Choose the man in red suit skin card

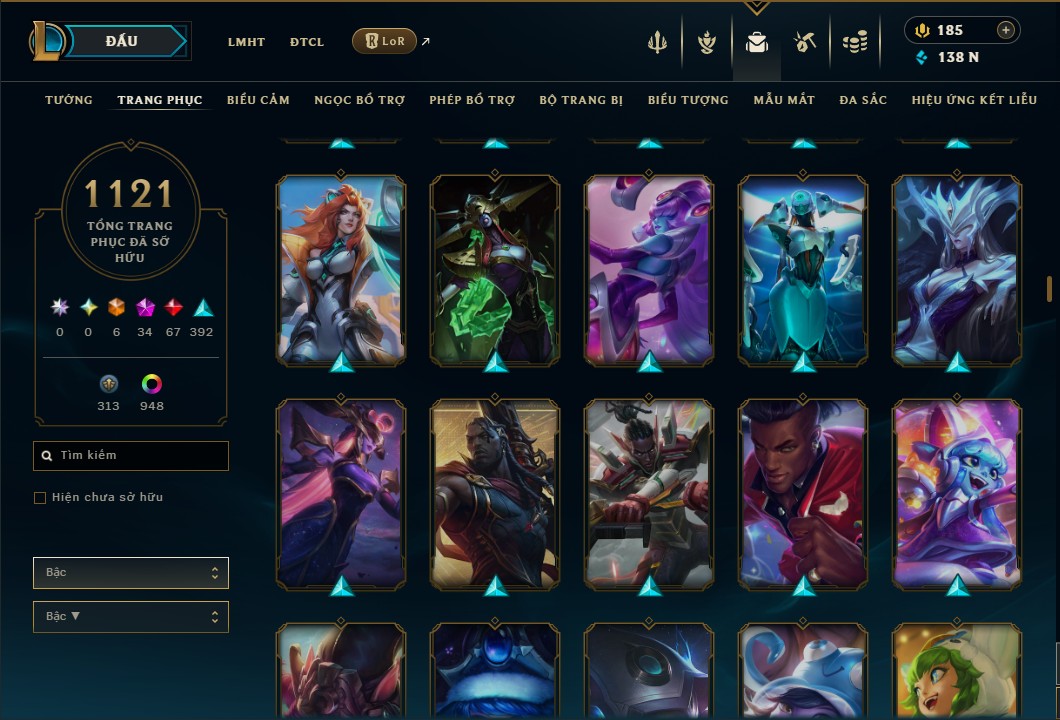pyautogui.click(x=803, y=492)
